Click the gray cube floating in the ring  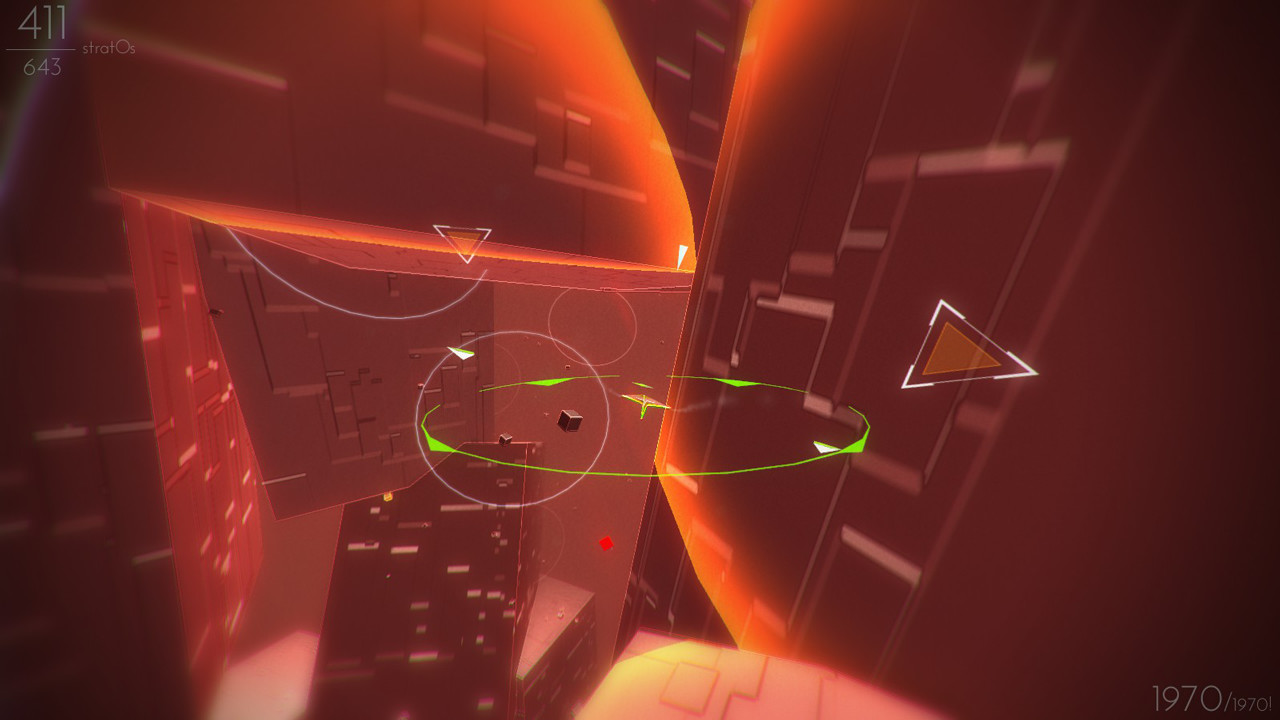570,422
